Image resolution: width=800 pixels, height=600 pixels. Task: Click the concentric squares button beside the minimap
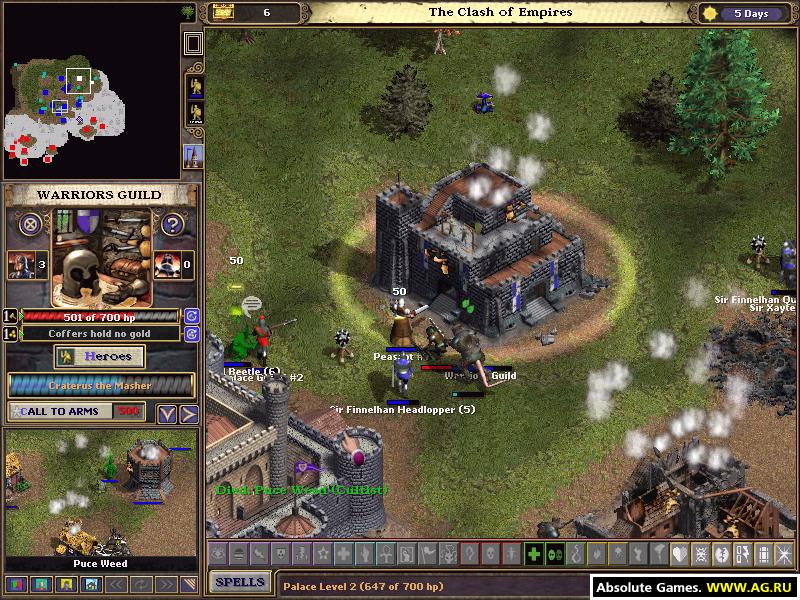coord(193,43)
